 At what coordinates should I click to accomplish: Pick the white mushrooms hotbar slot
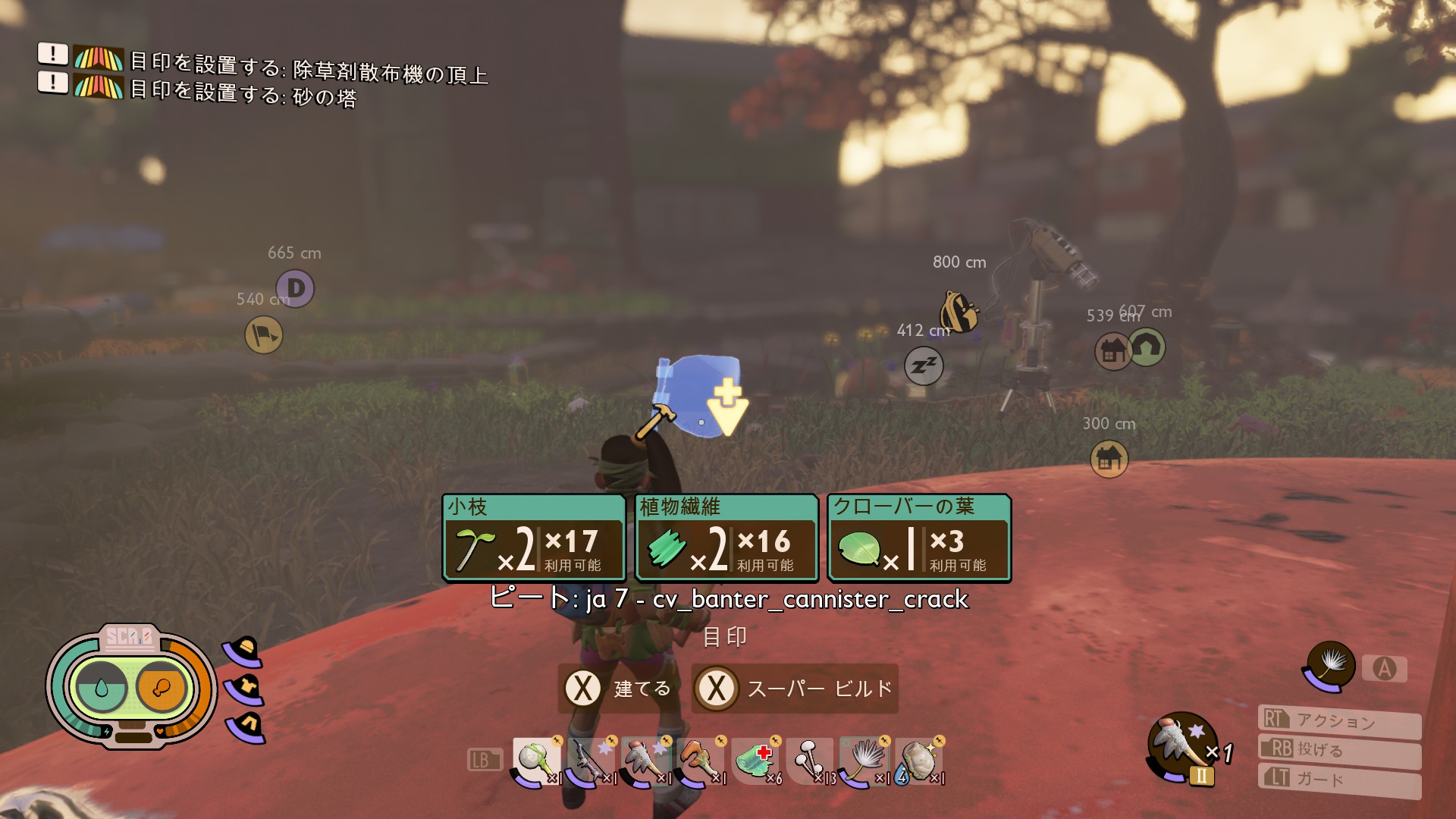click(810, 761)
